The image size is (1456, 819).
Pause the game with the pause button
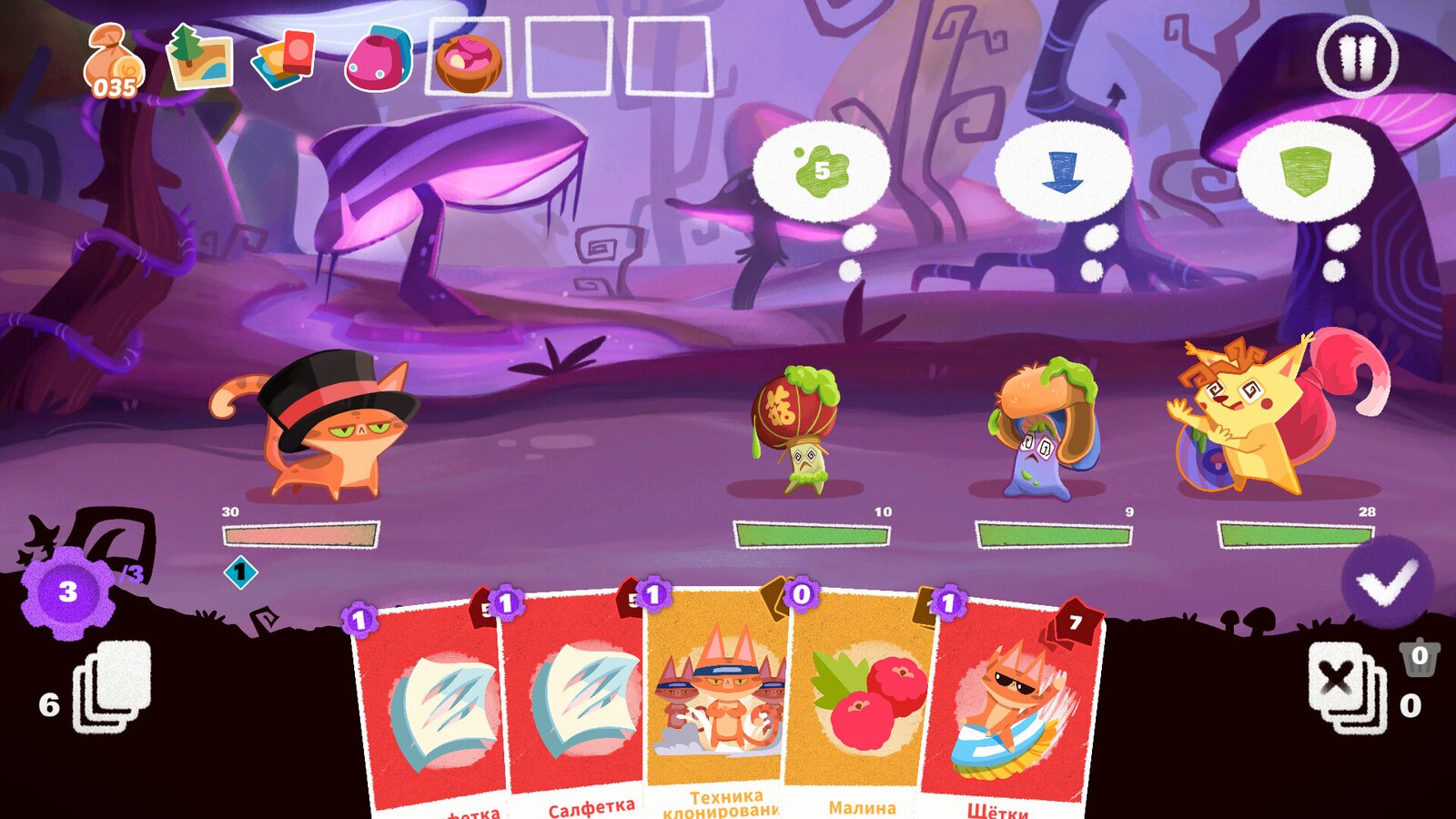pos(1357,57)
